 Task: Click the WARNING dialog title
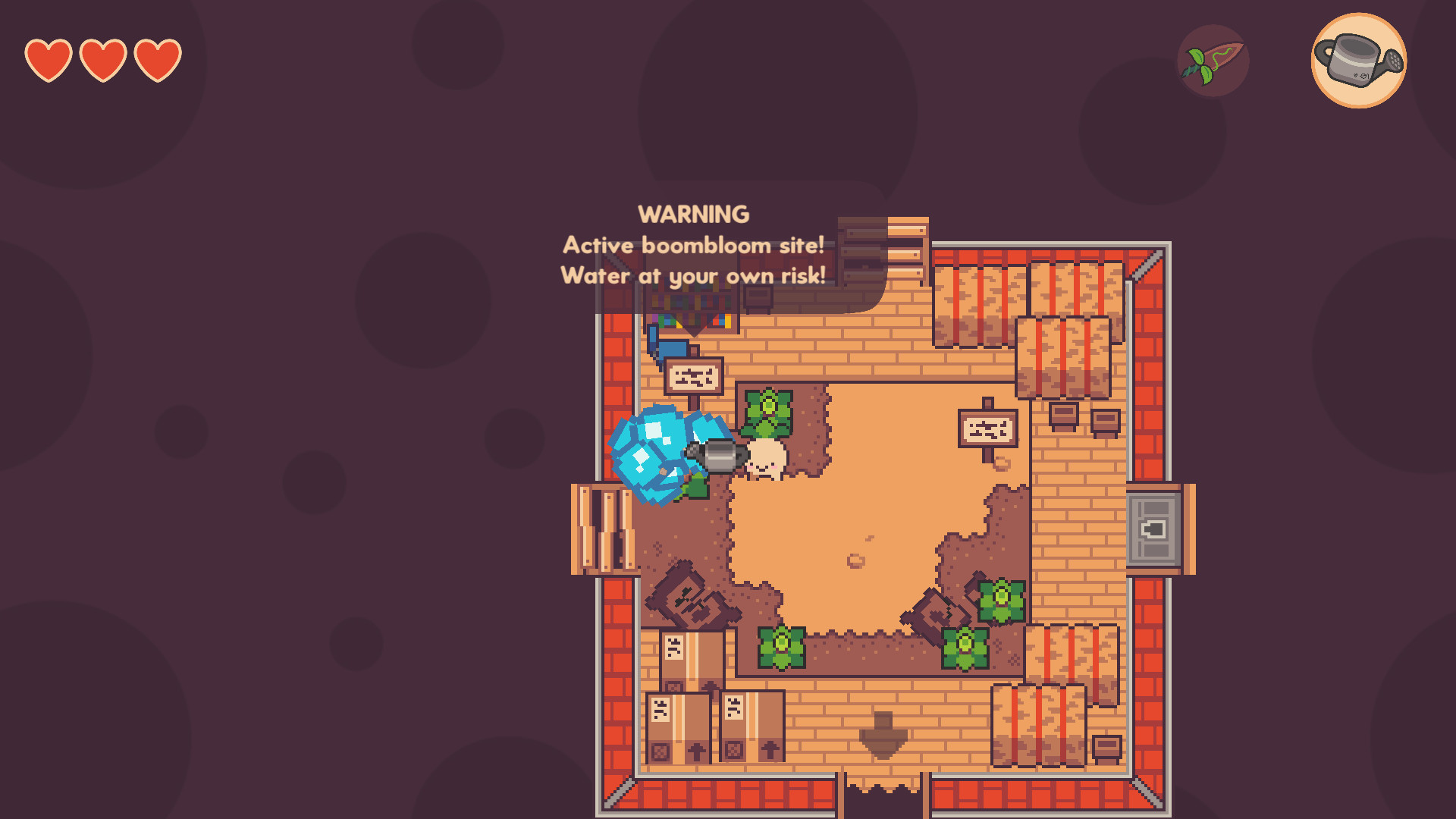pos(694,215)
